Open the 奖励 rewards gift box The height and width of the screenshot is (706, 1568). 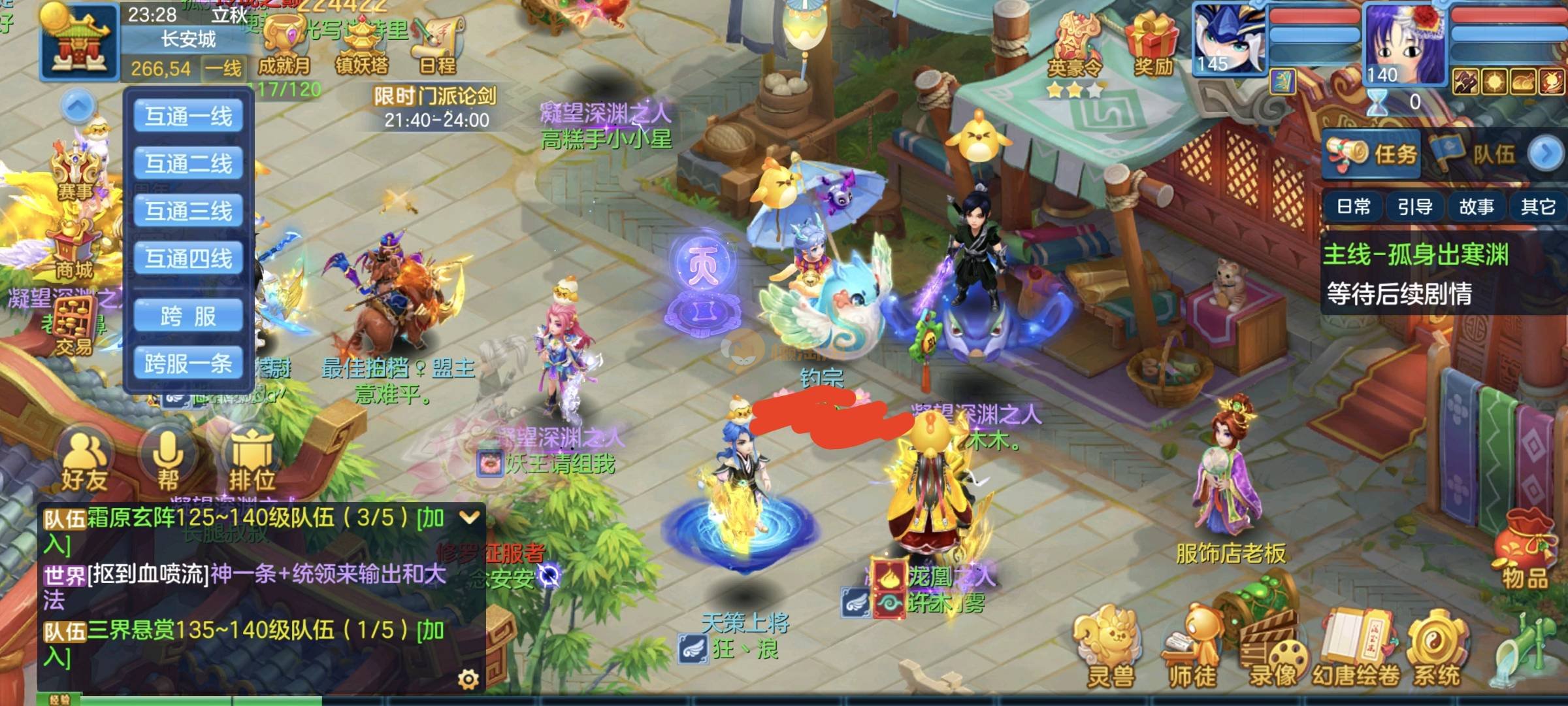pos(1153,42)
